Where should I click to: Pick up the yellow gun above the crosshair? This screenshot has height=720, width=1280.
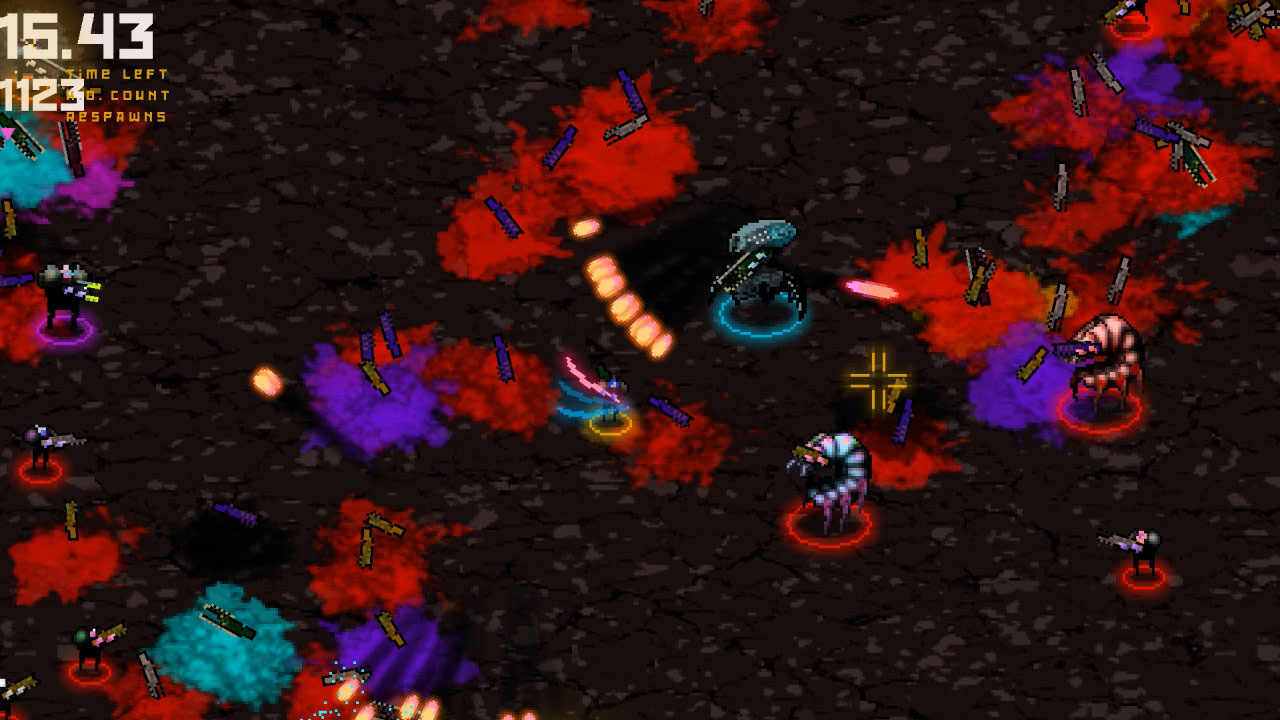pos(920,245)
